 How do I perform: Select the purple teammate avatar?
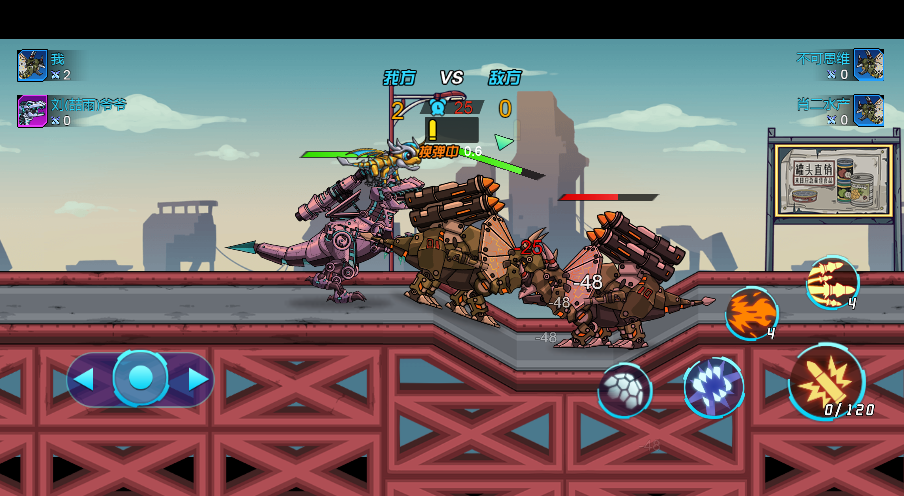32,111
